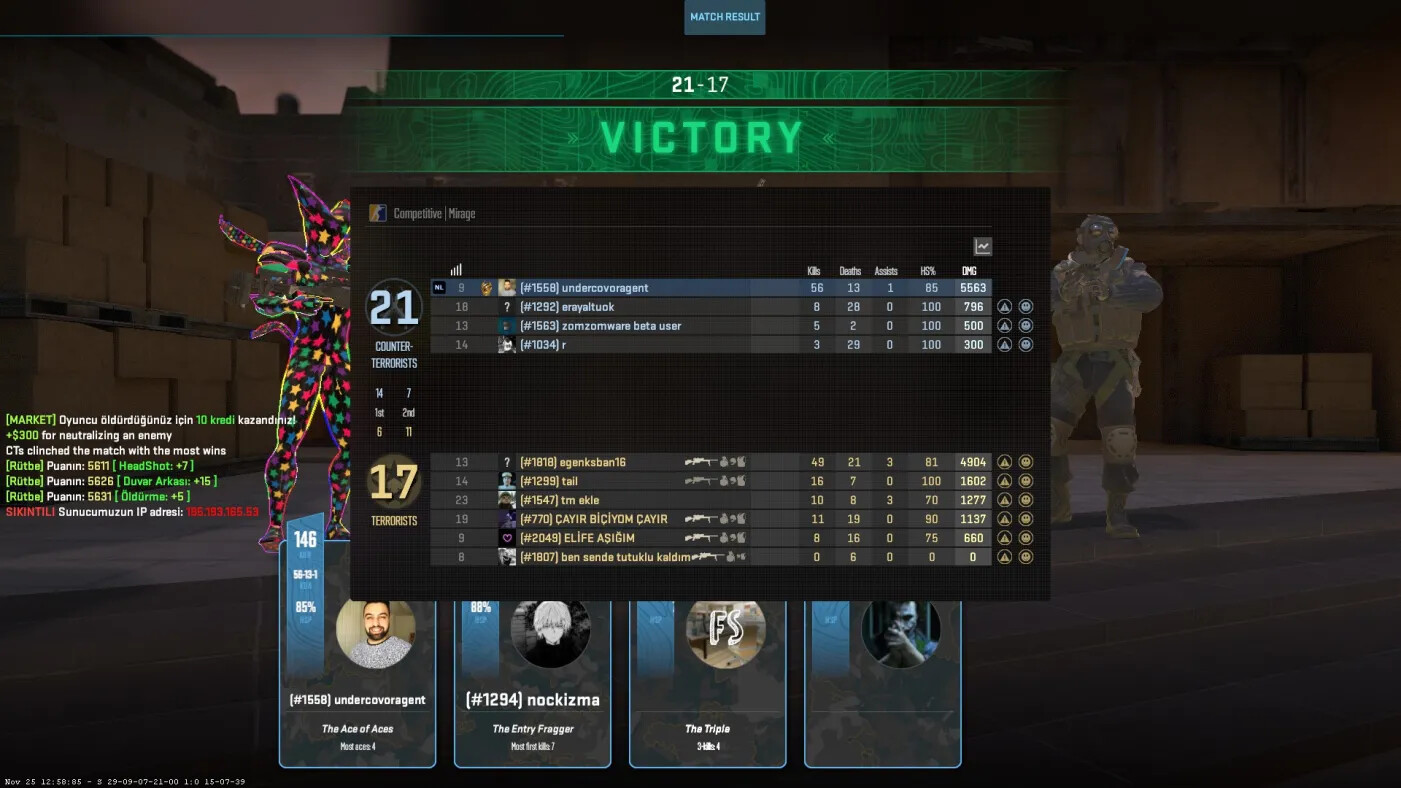Commend player tail with the smiley icon
1401x788 pixels.
[x=1025, y=481]
